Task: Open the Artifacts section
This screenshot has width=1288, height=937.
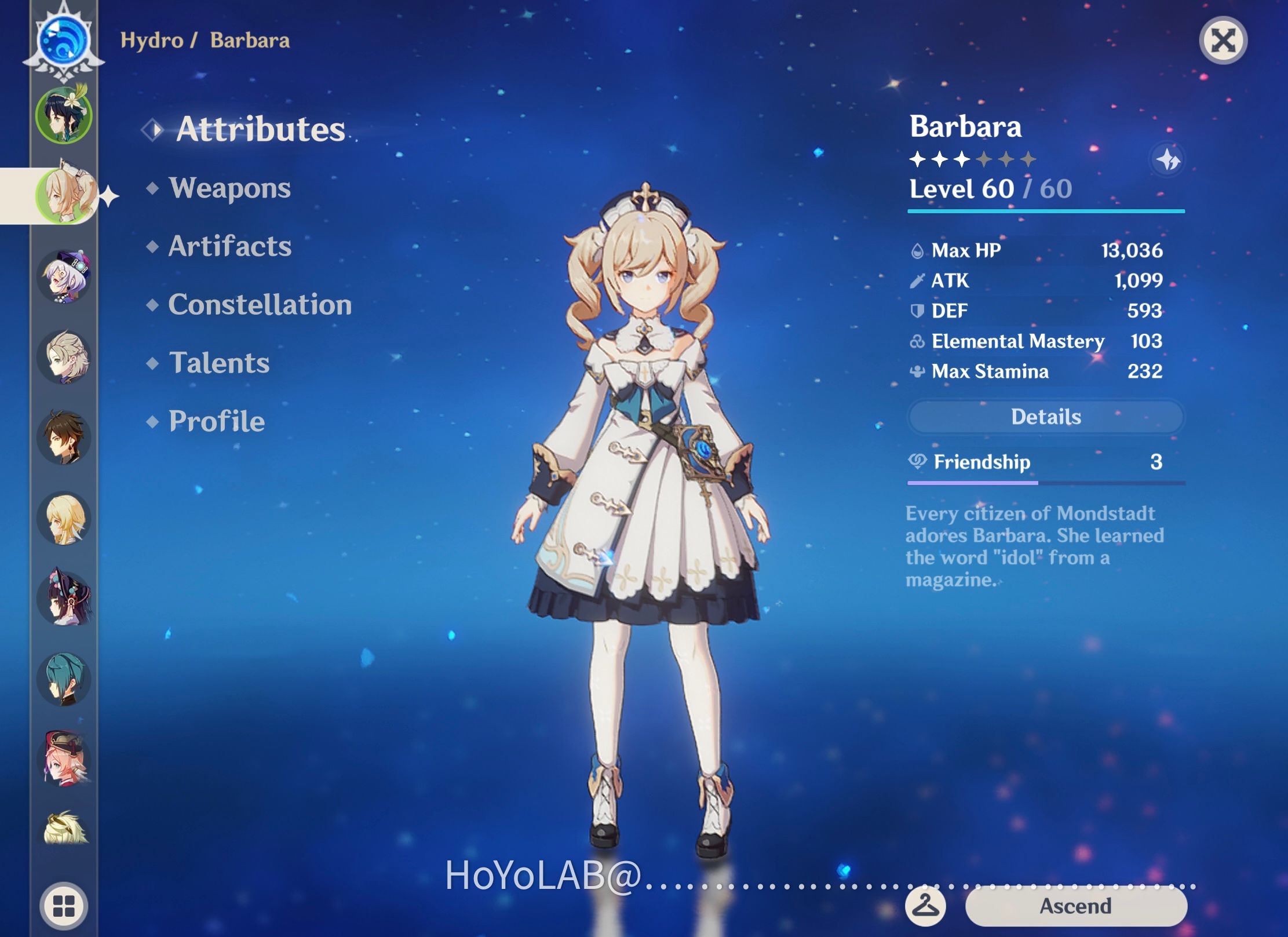Action: (229, 246)
